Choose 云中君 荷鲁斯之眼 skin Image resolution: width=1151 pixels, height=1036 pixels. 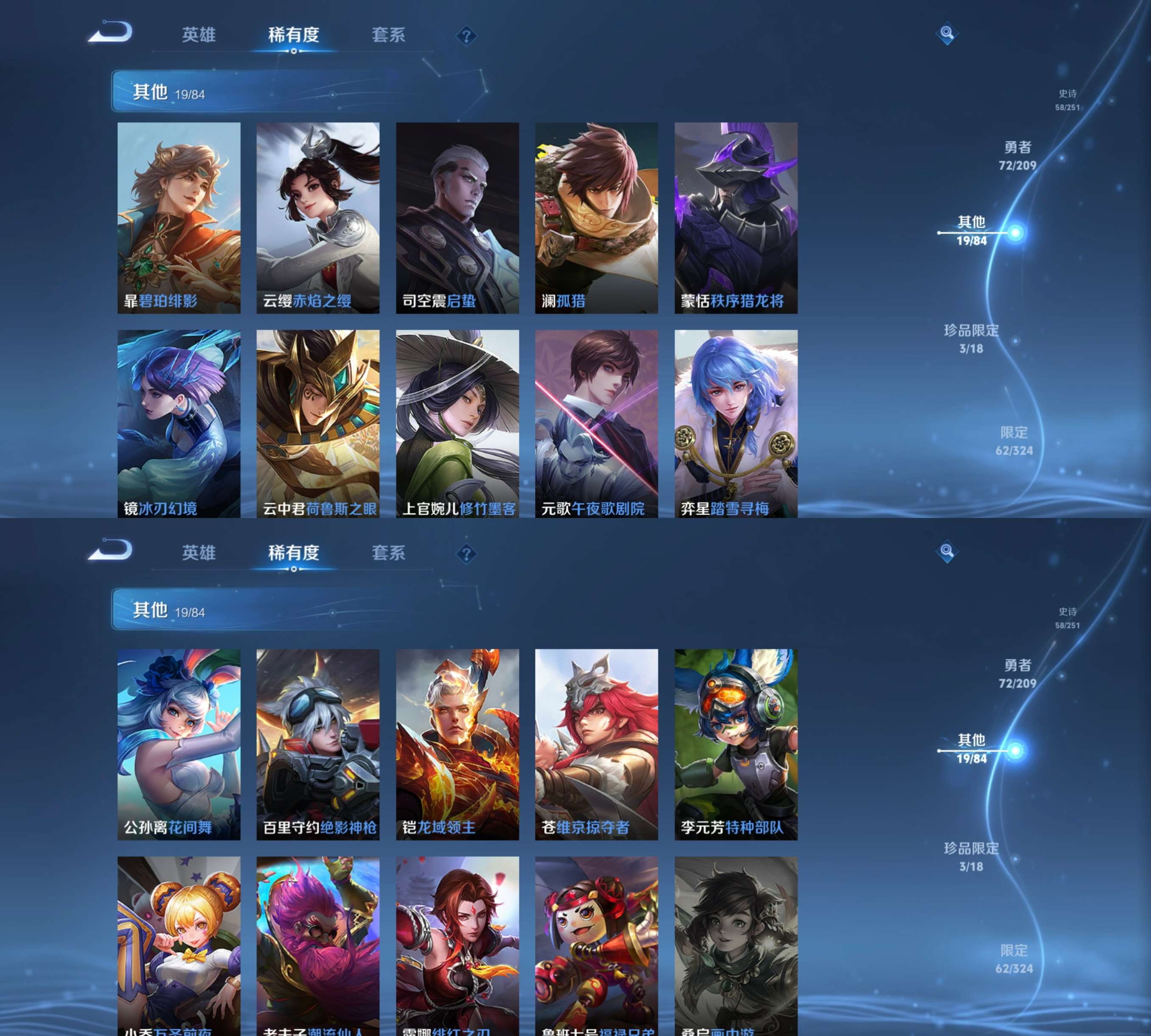pos(318,423)
